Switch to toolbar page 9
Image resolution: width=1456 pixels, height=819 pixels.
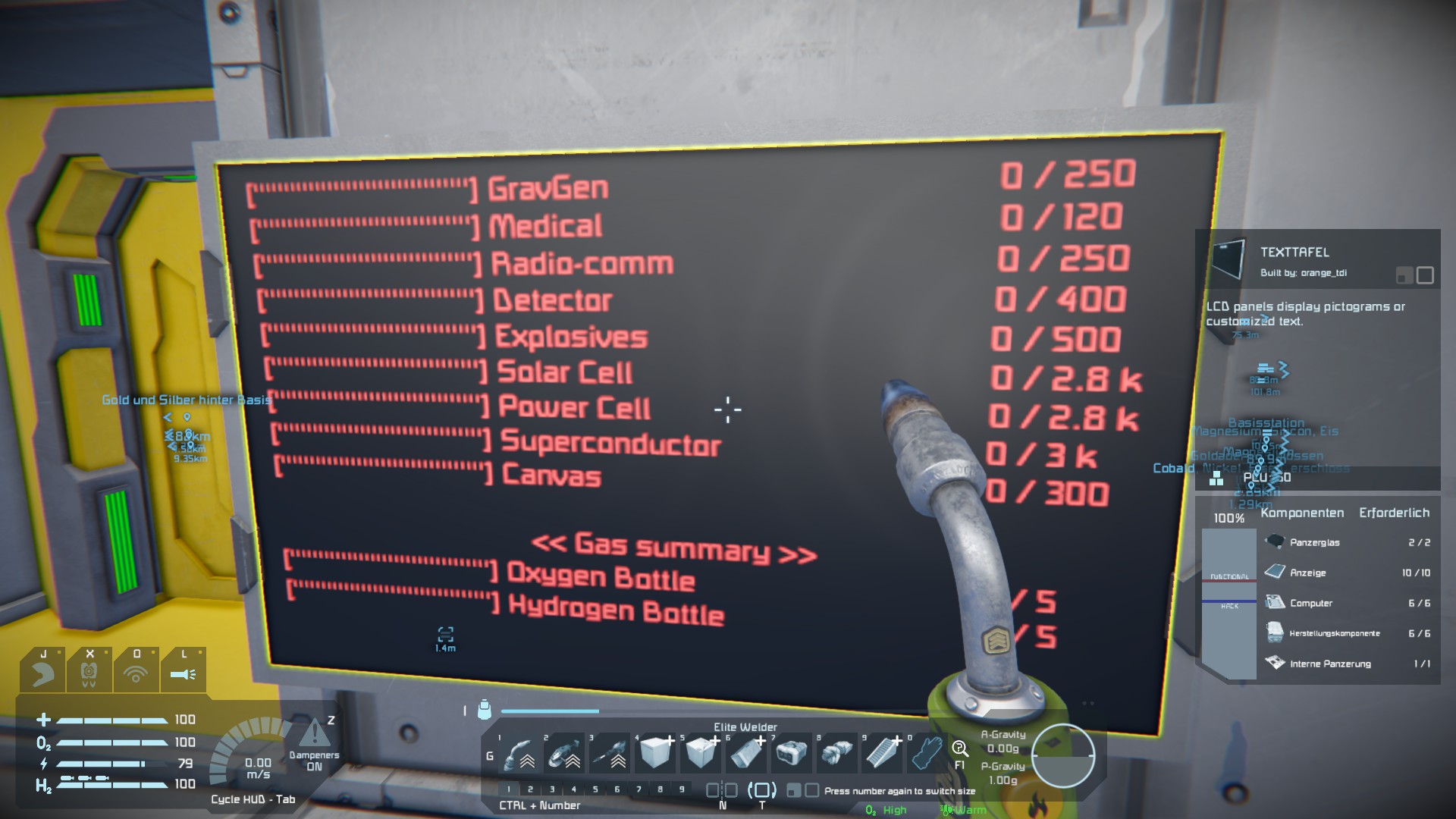pos(682,789)
